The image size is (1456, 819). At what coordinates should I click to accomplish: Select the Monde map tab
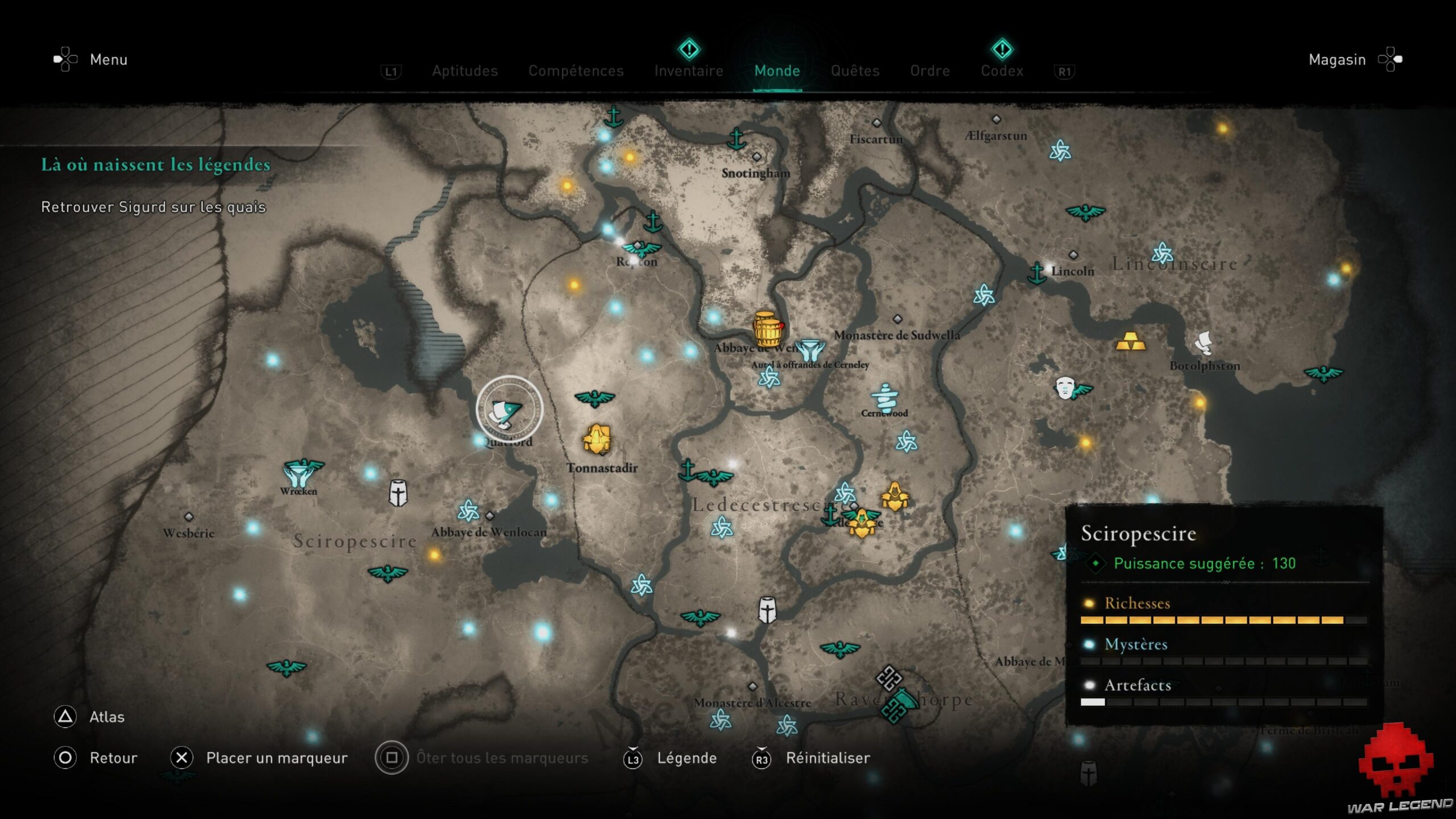click(x=777, y=71)
